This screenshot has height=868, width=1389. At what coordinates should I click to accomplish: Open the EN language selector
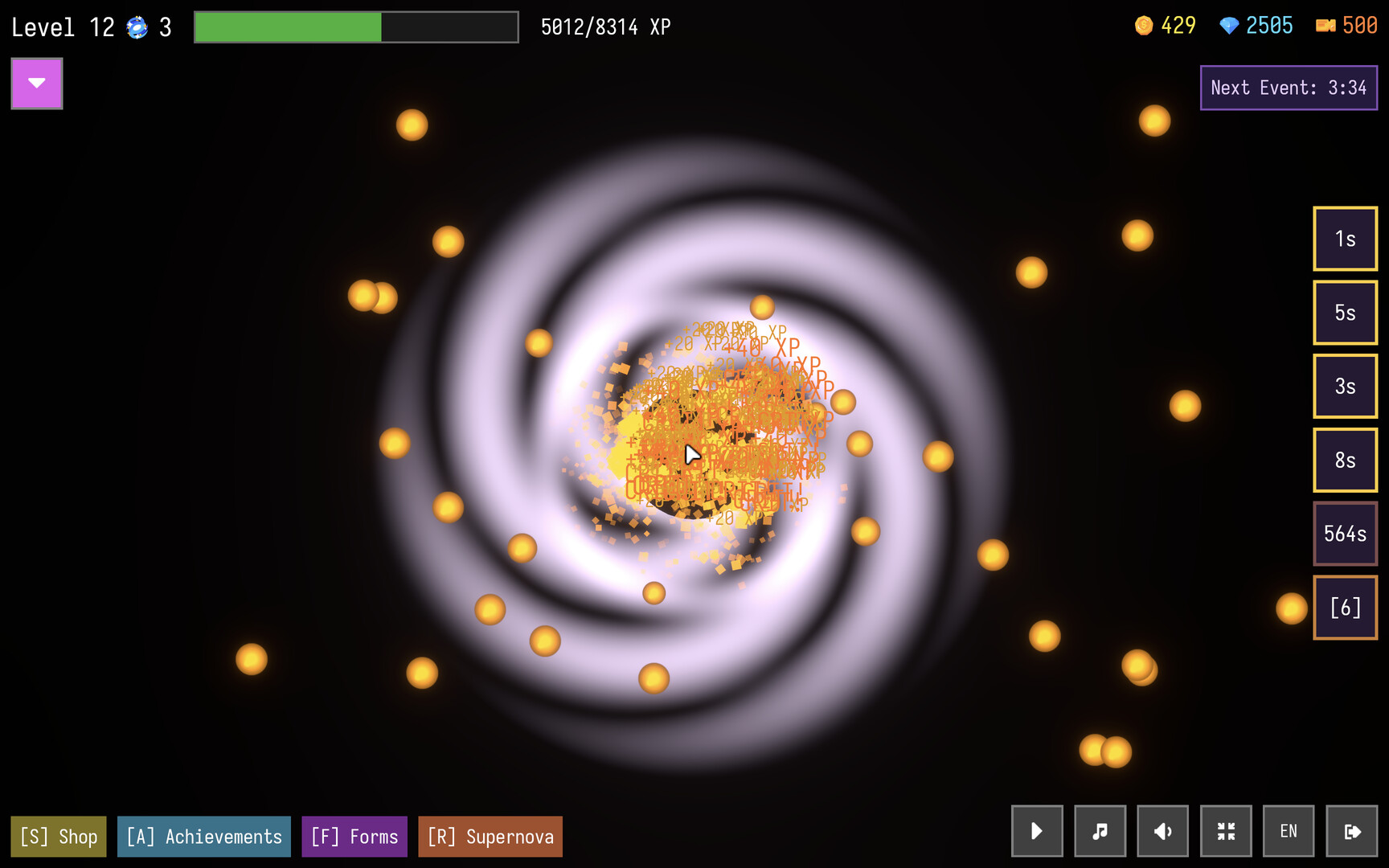[1289, 831]
